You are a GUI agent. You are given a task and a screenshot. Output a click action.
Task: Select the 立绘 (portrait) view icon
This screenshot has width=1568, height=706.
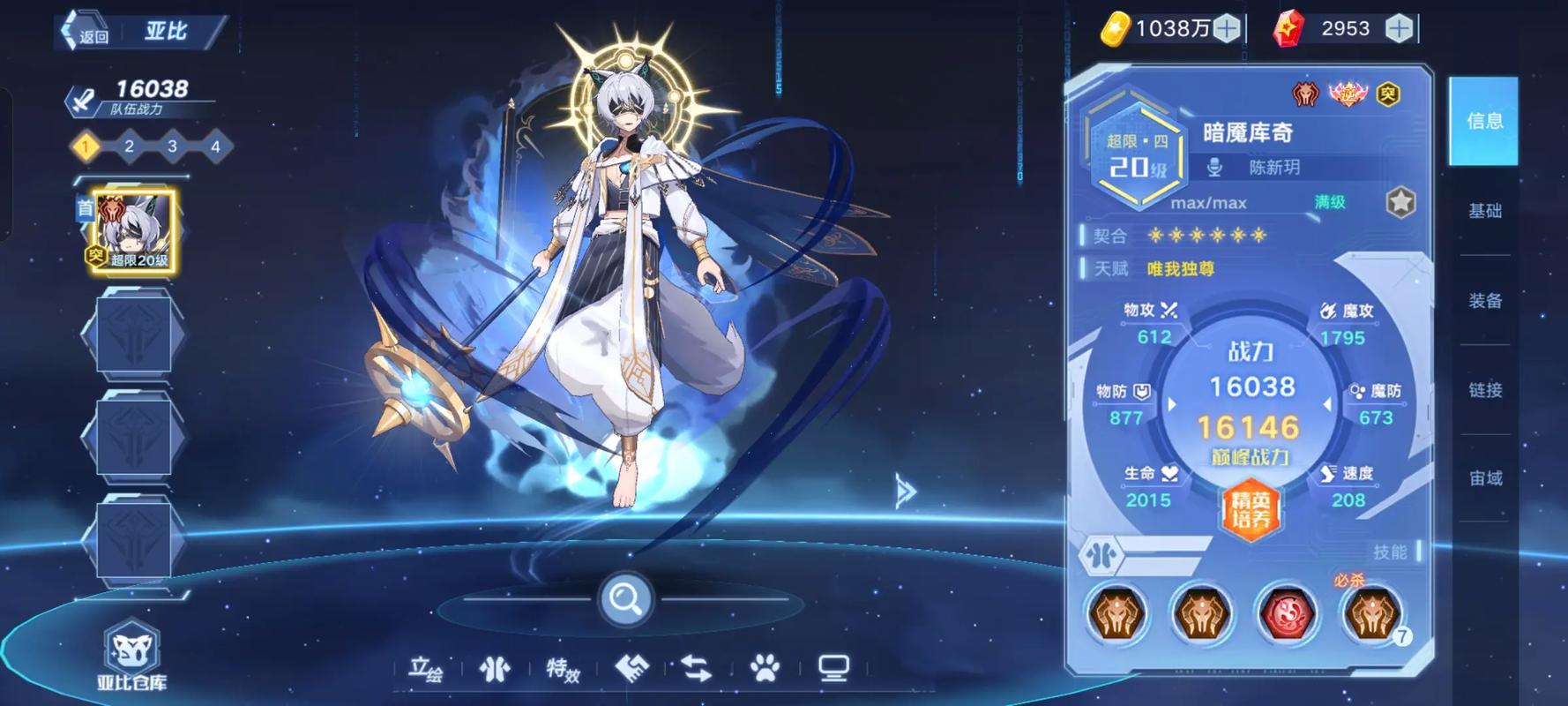428,668
